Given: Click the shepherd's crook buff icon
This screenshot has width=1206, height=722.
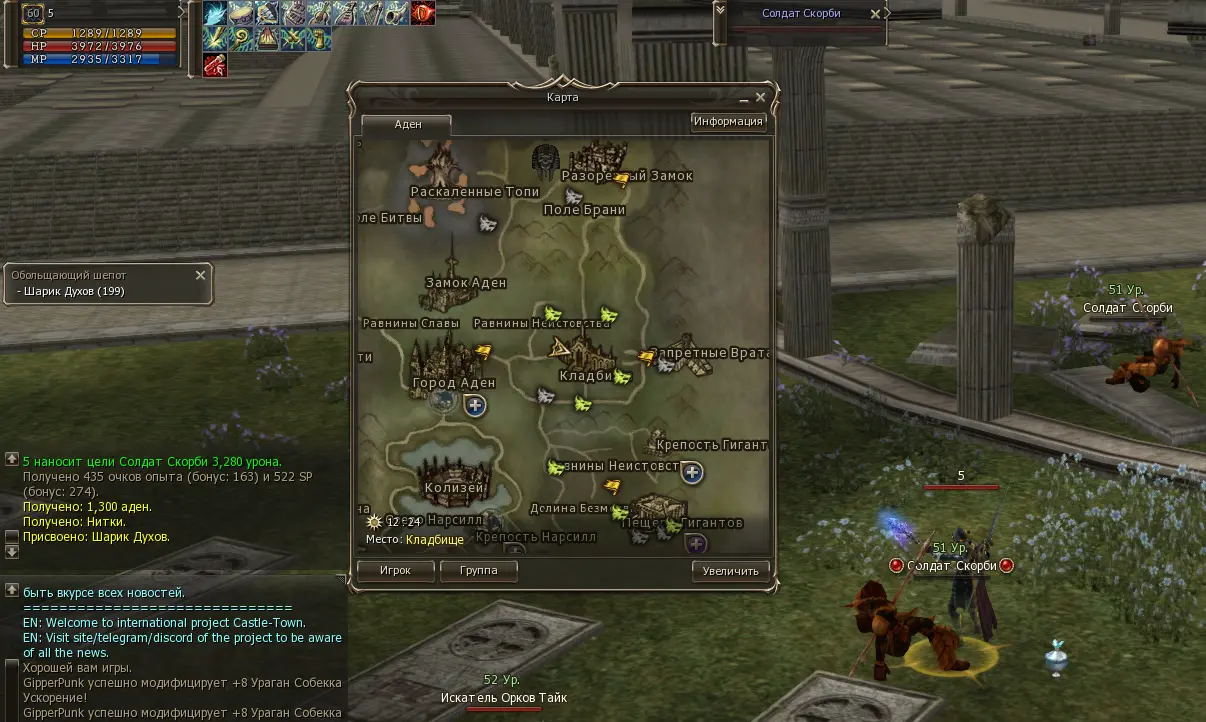Looking at the screenshot, I should pos(241,39).
